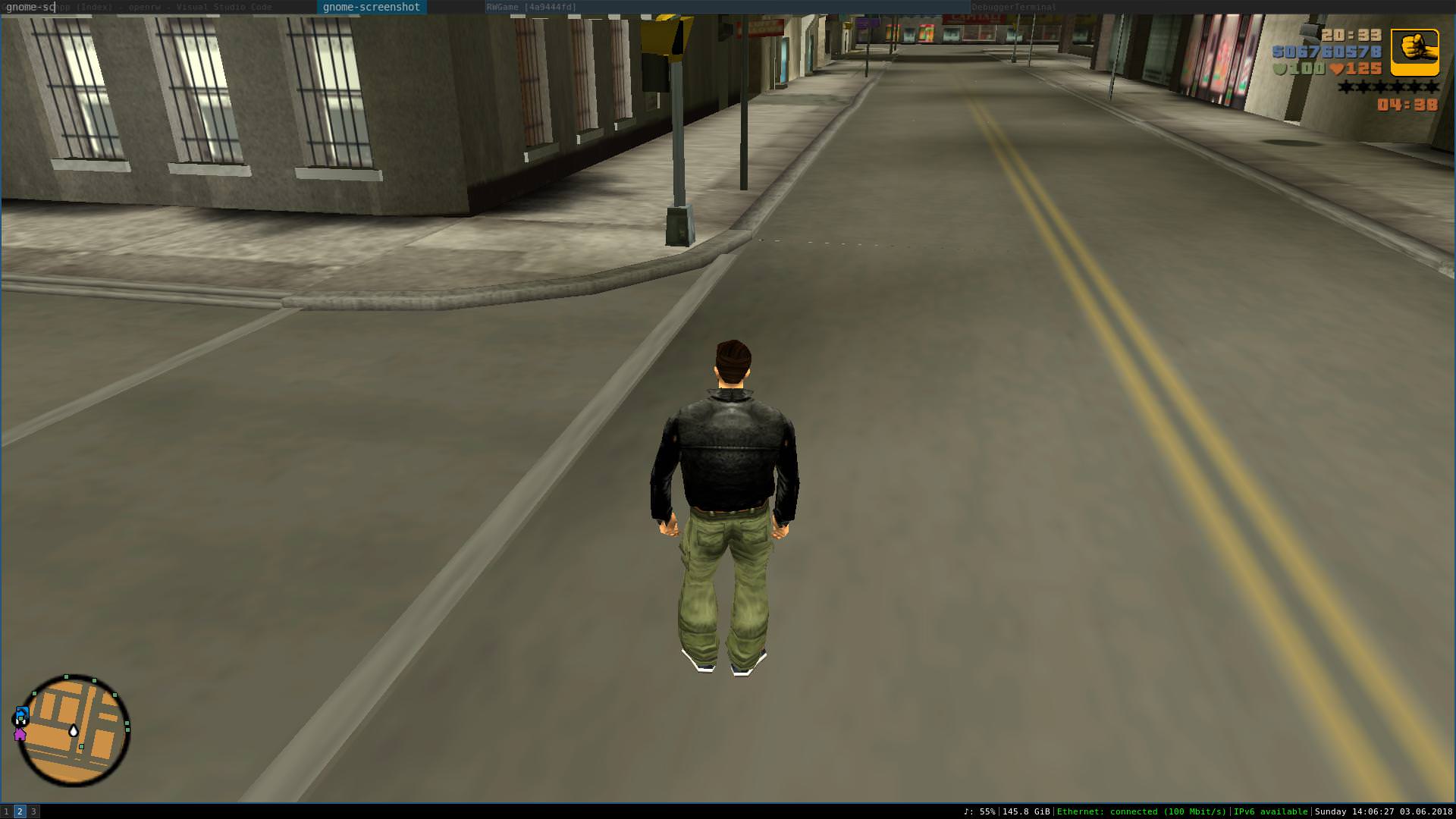The width and height of the screenshot is (1456, 819).
Task: Switch to workspace 1
Action: click(7, 811)
